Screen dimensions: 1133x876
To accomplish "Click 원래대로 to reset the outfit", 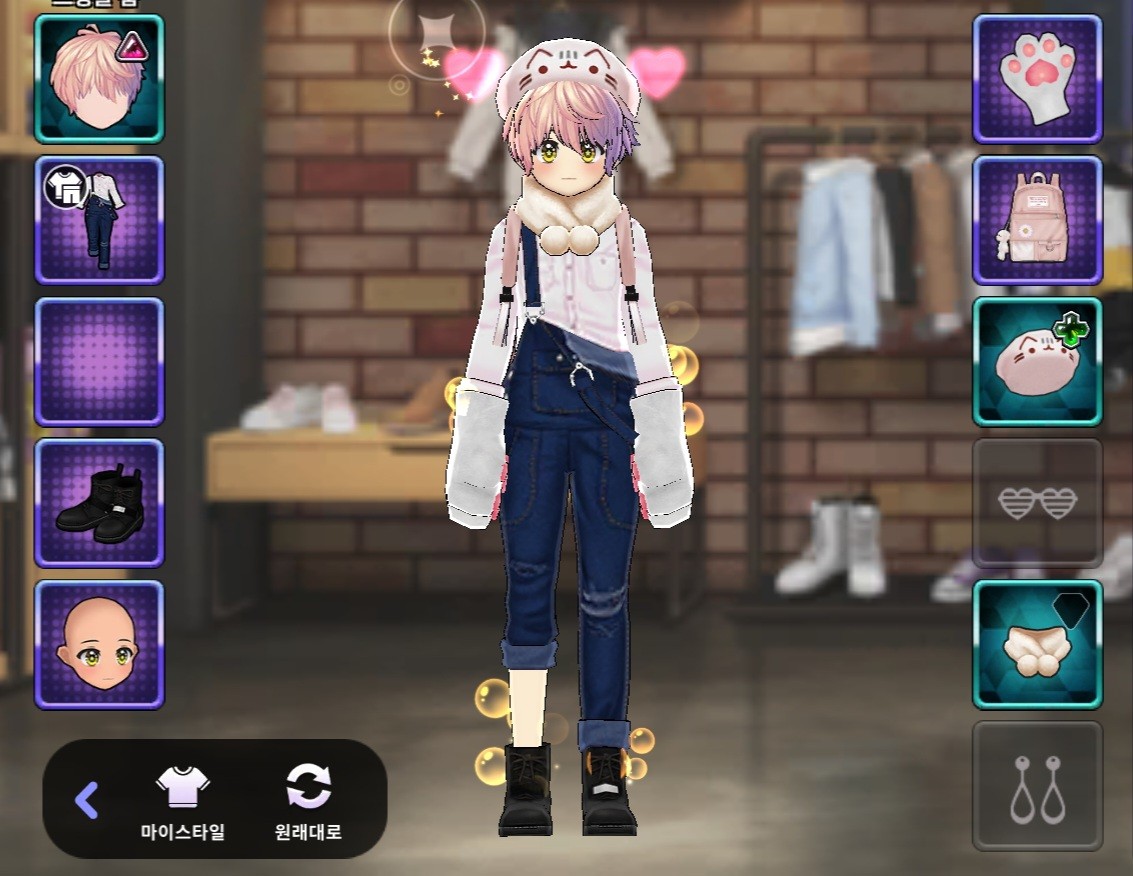I will click(x=308, y=801).
